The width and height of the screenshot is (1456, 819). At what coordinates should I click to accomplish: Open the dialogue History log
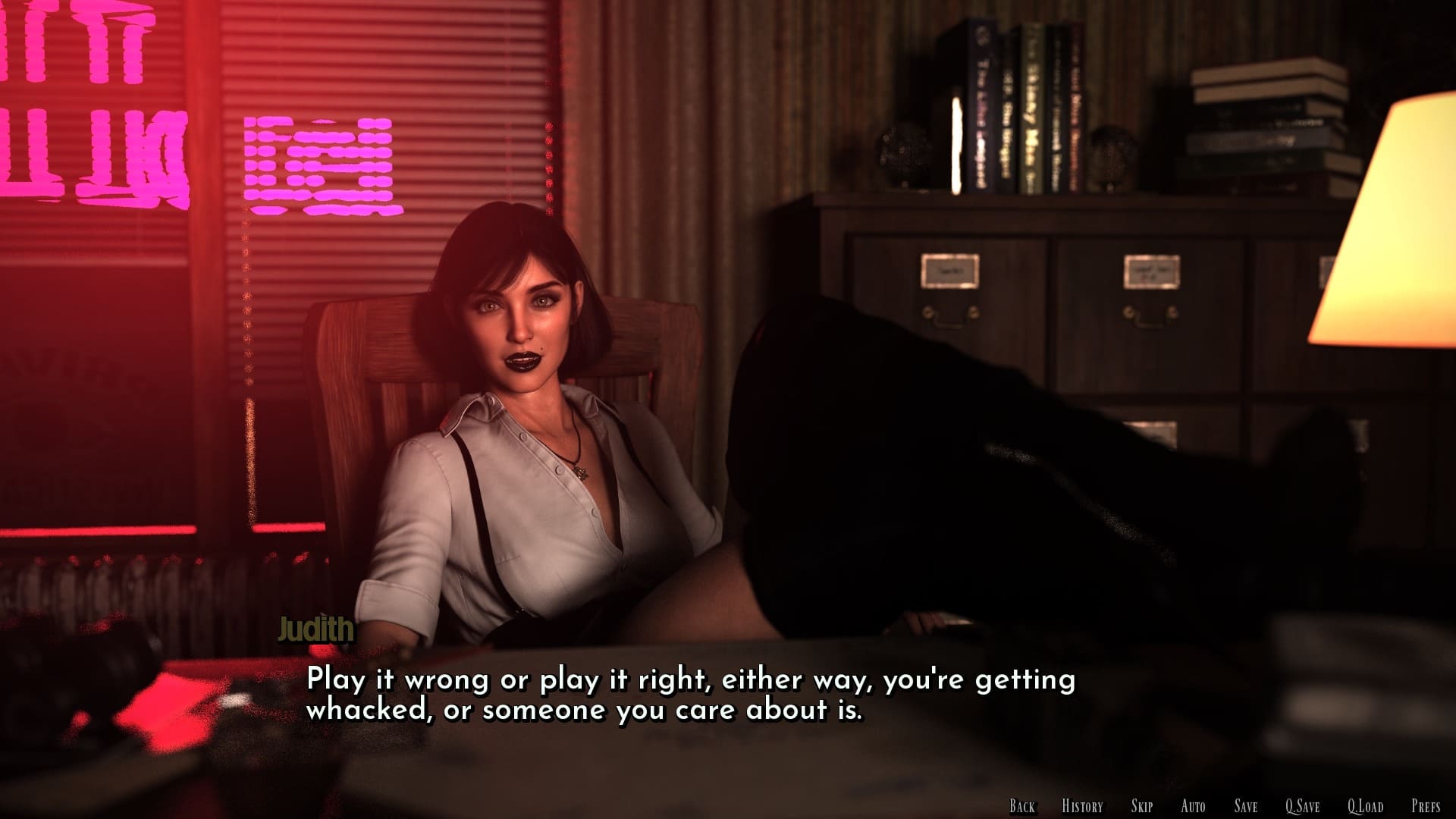point(1082,806)
